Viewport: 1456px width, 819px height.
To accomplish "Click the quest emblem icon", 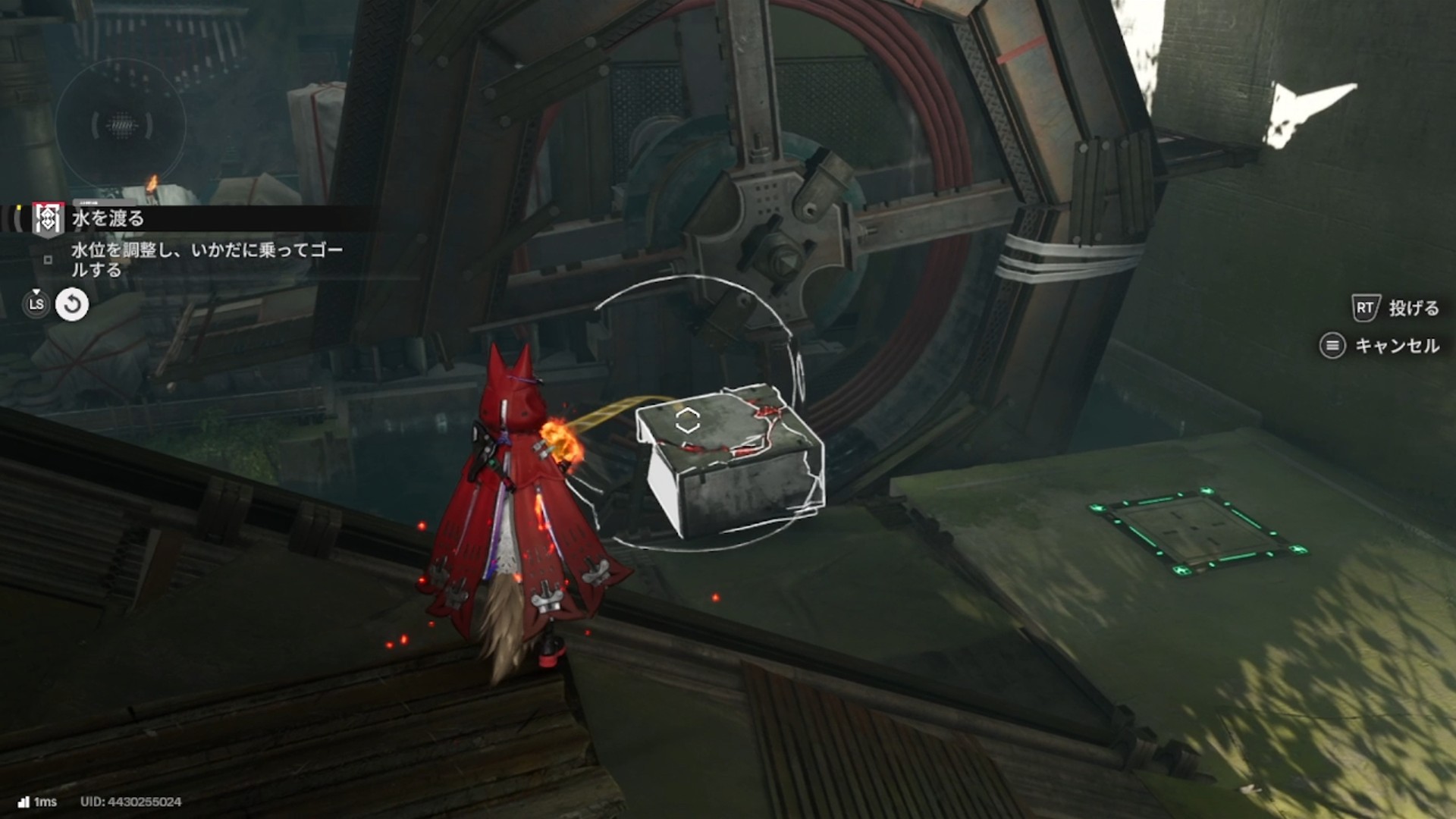I will [48, 218].
